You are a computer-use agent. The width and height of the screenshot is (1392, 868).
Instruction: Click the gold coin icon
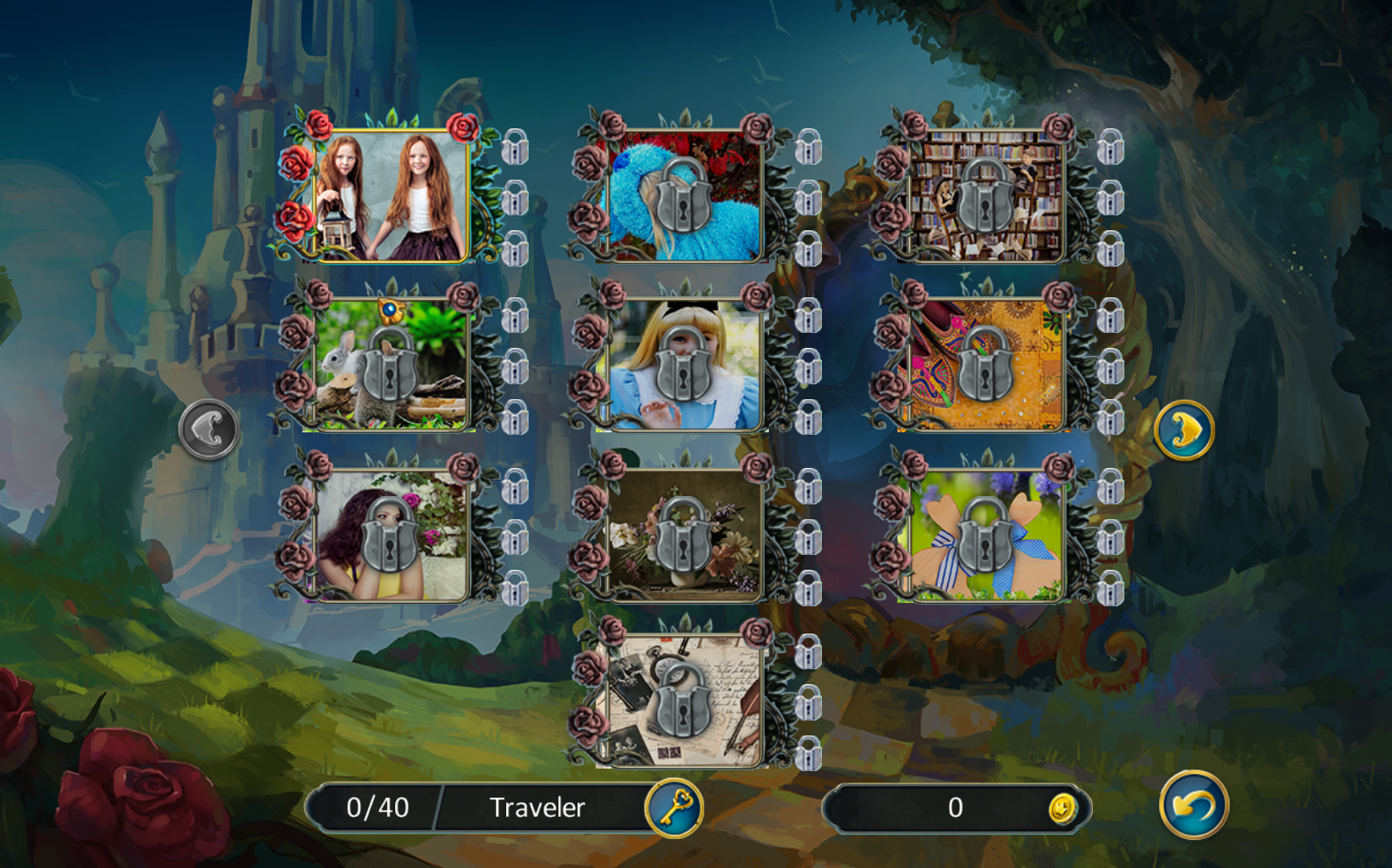click(x=1062, y=808)
